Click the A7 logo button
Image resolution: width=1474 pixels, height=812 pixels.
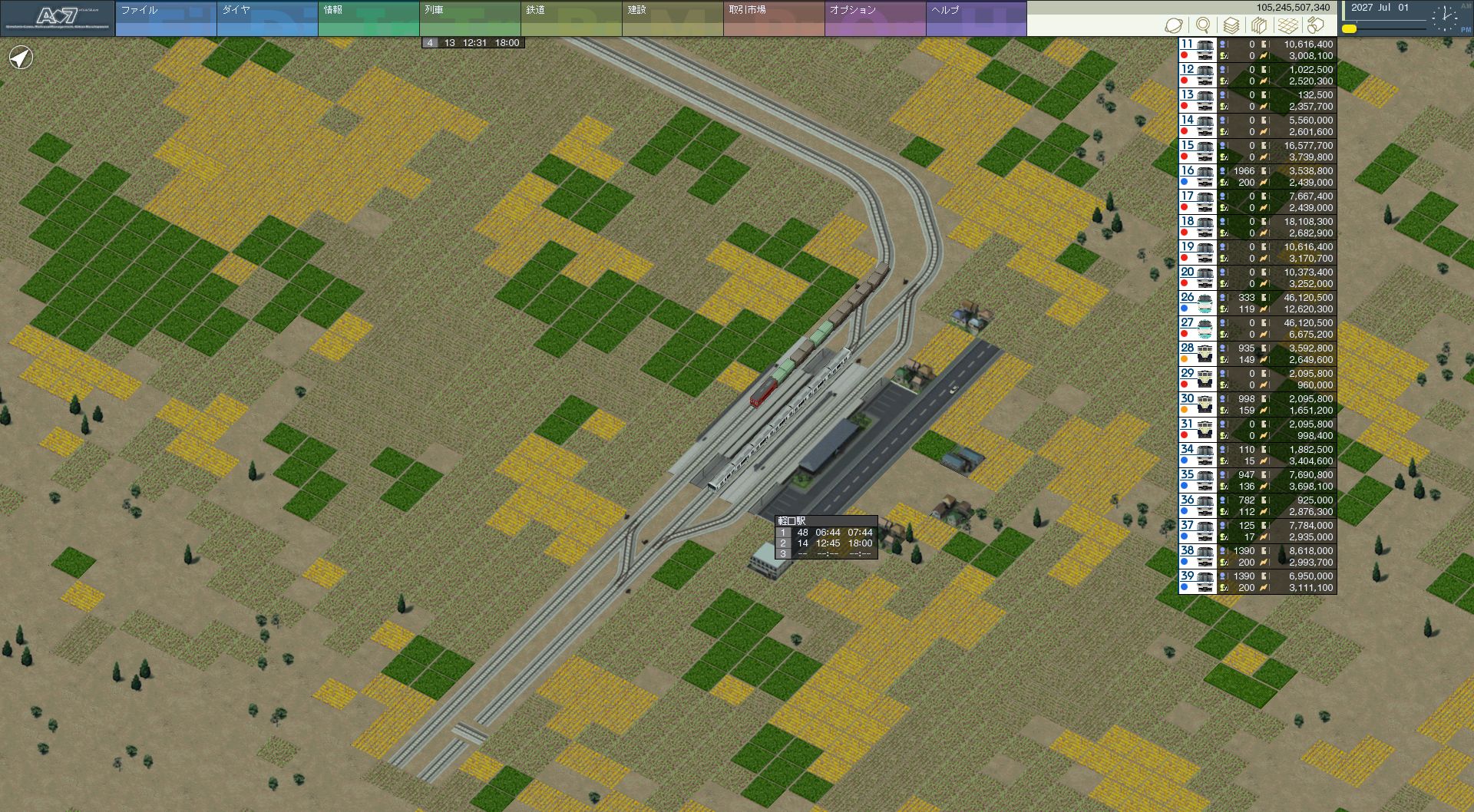pyautogui.click(x=58, y=18)
